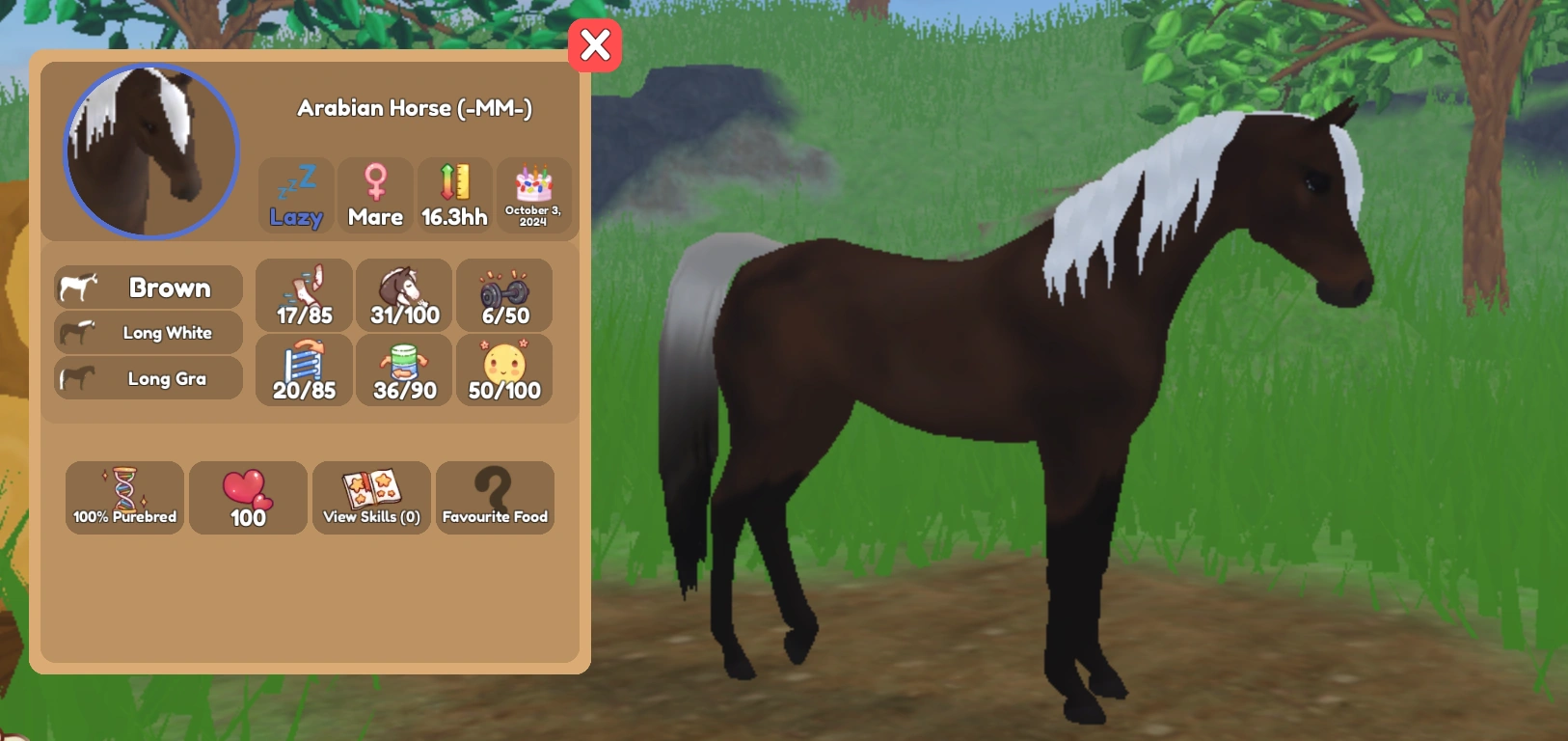View the grazing stat showing 31/100
The width and height of the screenshot is (1568, 741).
pyautogui.click(x=403, y=295)
